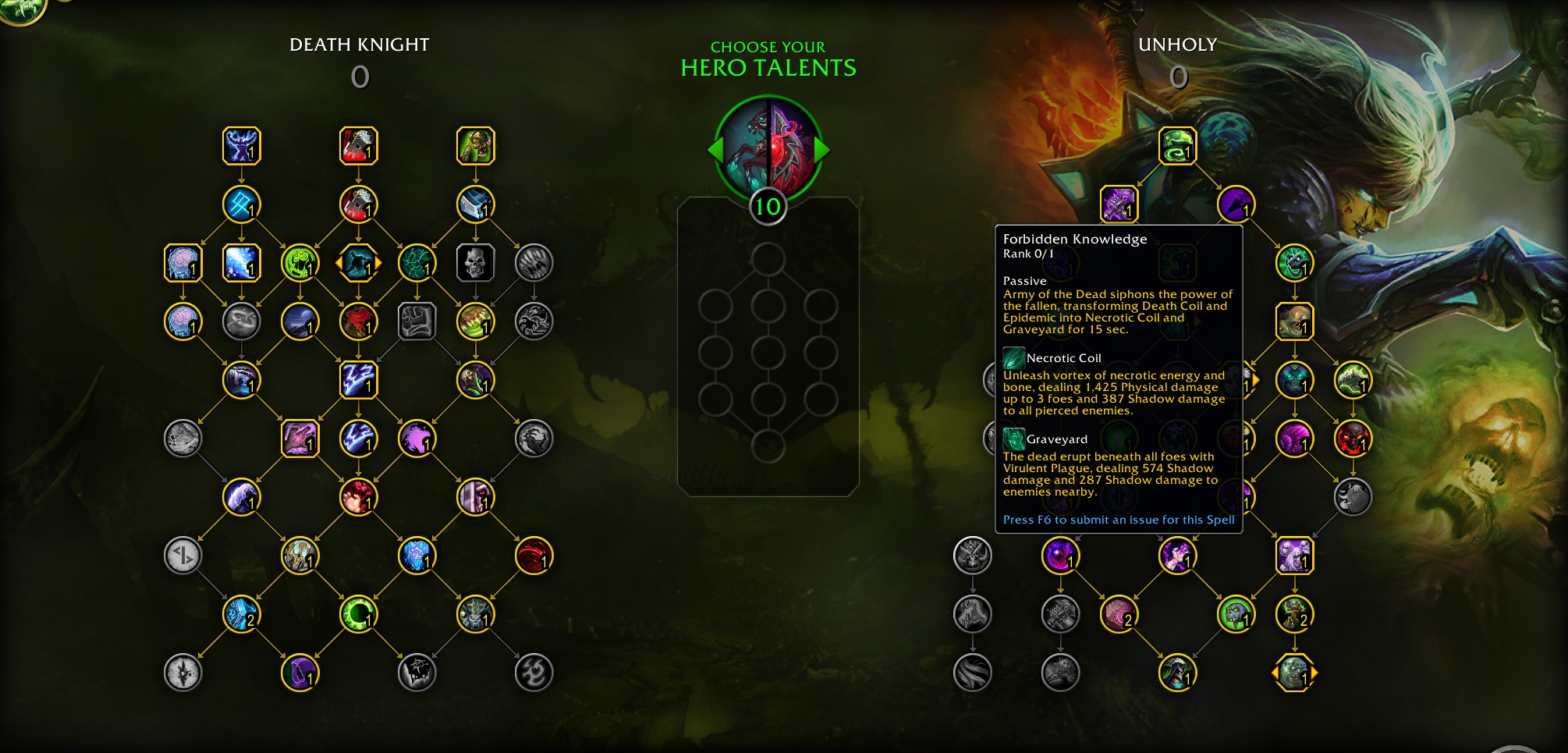Pick the grey double-arrow talent node
The height and width of the screenshot is (753, 1568).
pyautogui.click(x=183, y=556)
